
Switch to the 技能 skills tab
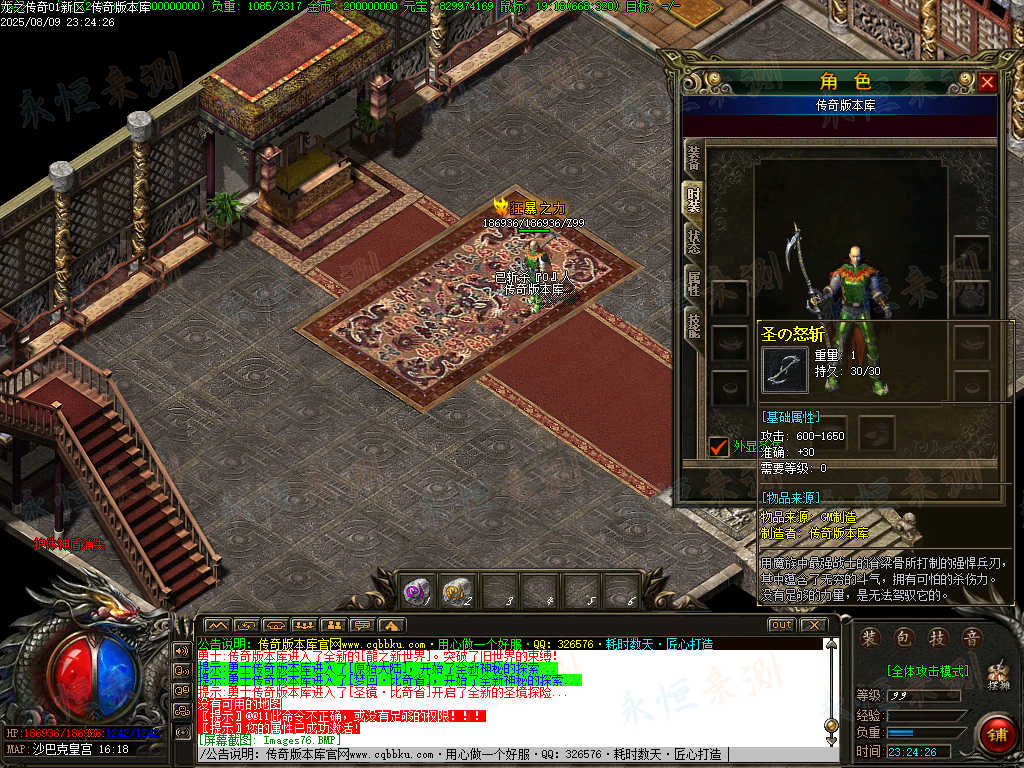(693, 324)
